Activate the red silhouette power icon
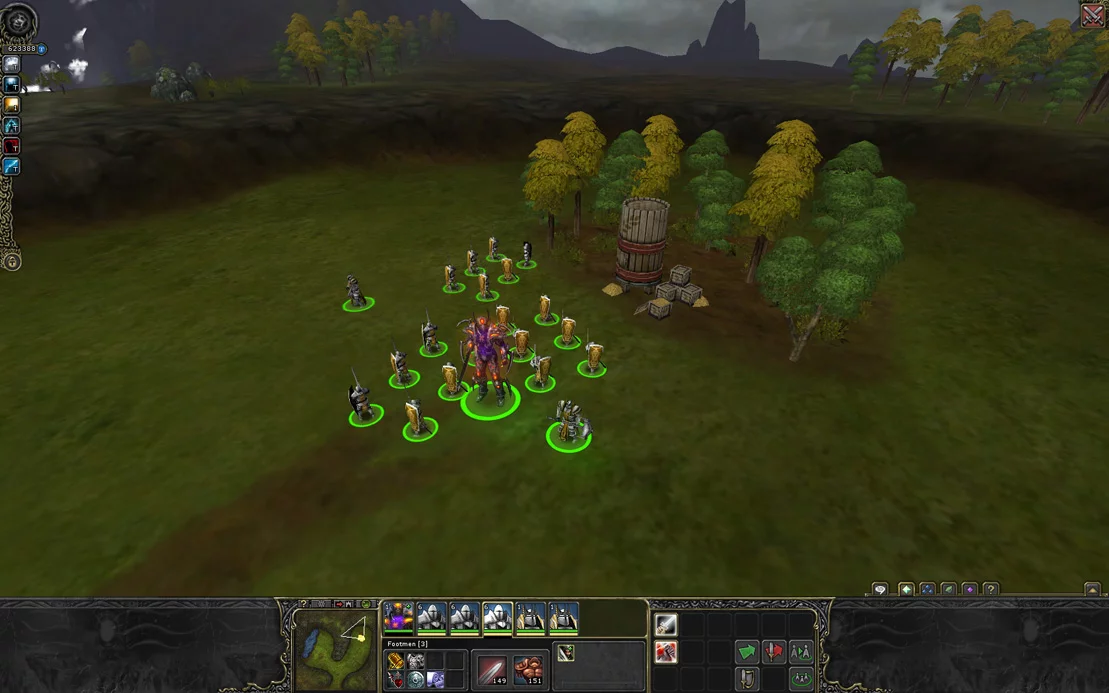 click(x=12, y=146)
